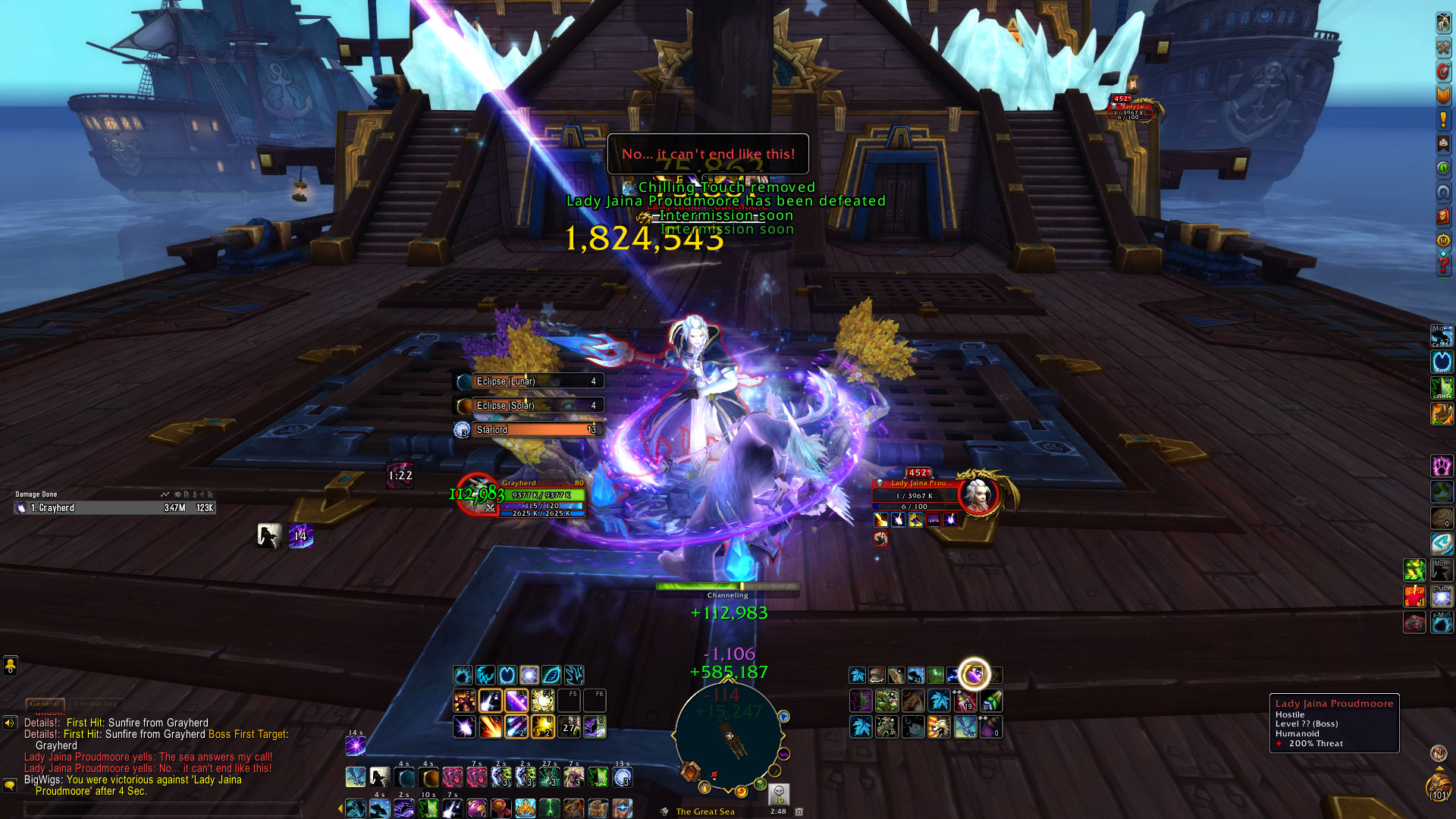This screenshot has width=1456, height=819.
Task: Activate the glowing purple potion button
Action: tap(974, 674)
